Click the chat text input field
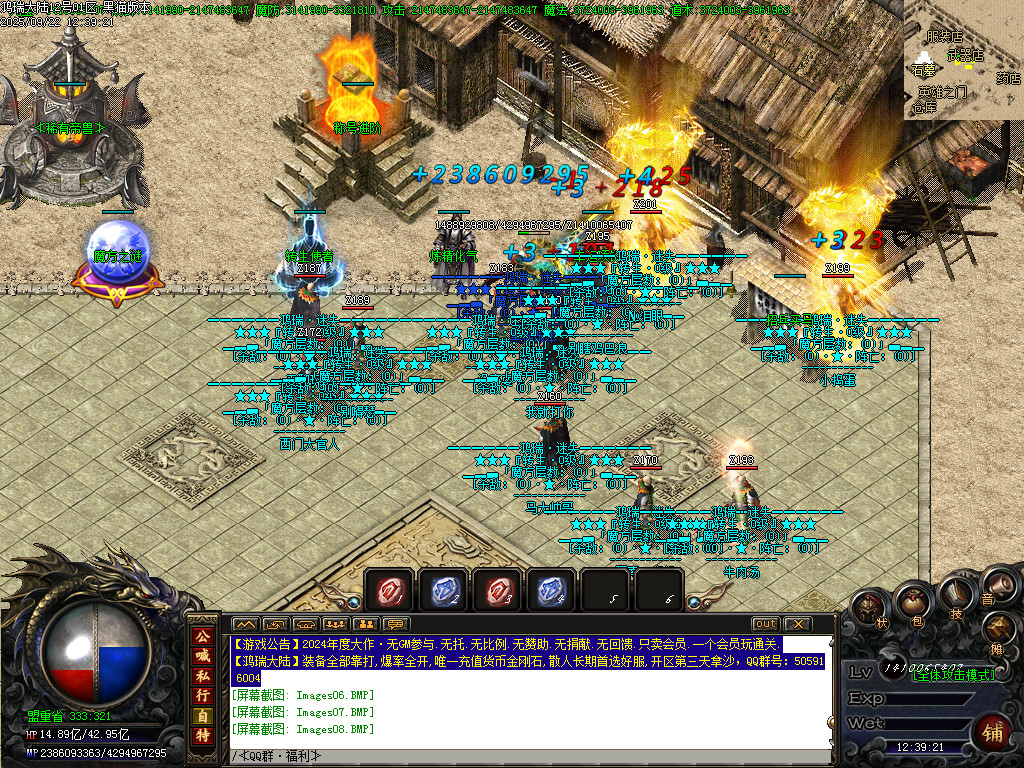1024x768 pixels. click(530, 756)
